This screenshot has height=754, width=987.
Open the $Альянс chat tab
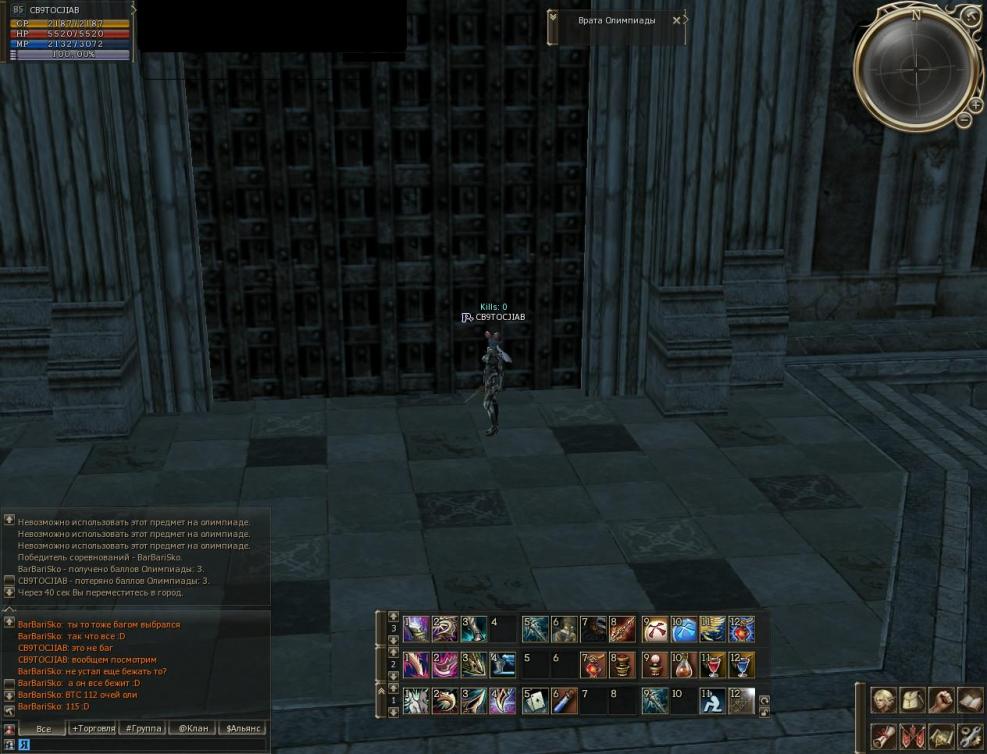243,728
